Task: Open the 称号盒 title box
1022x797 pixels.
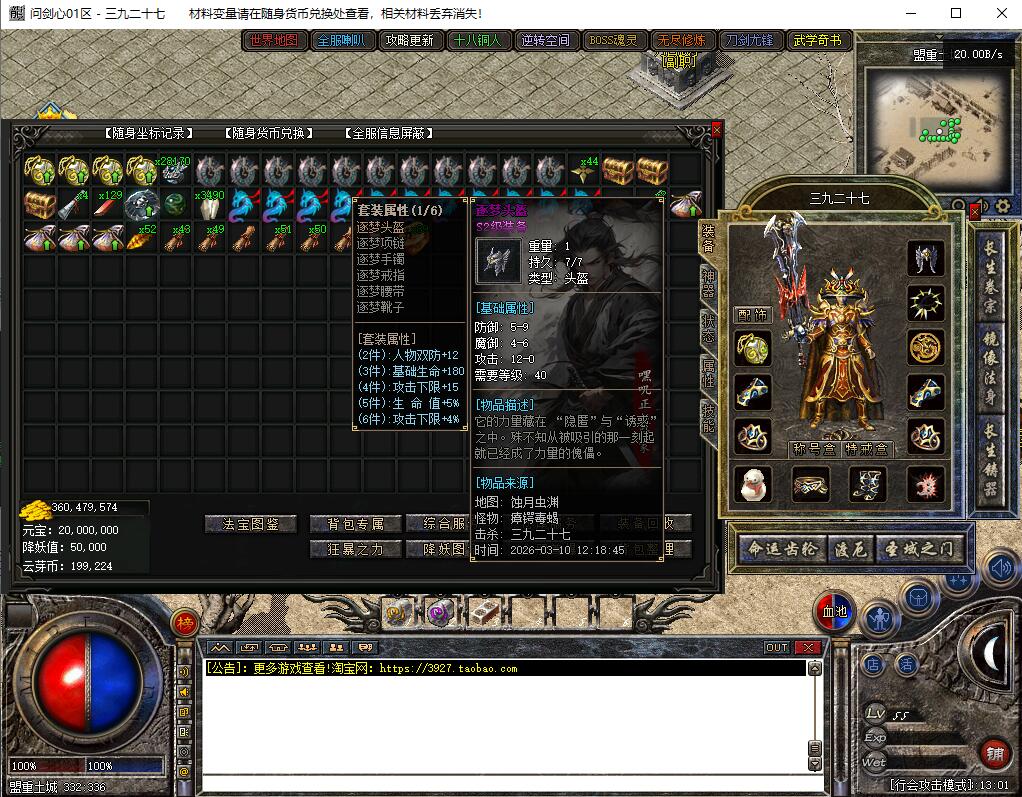Action: 812,448
